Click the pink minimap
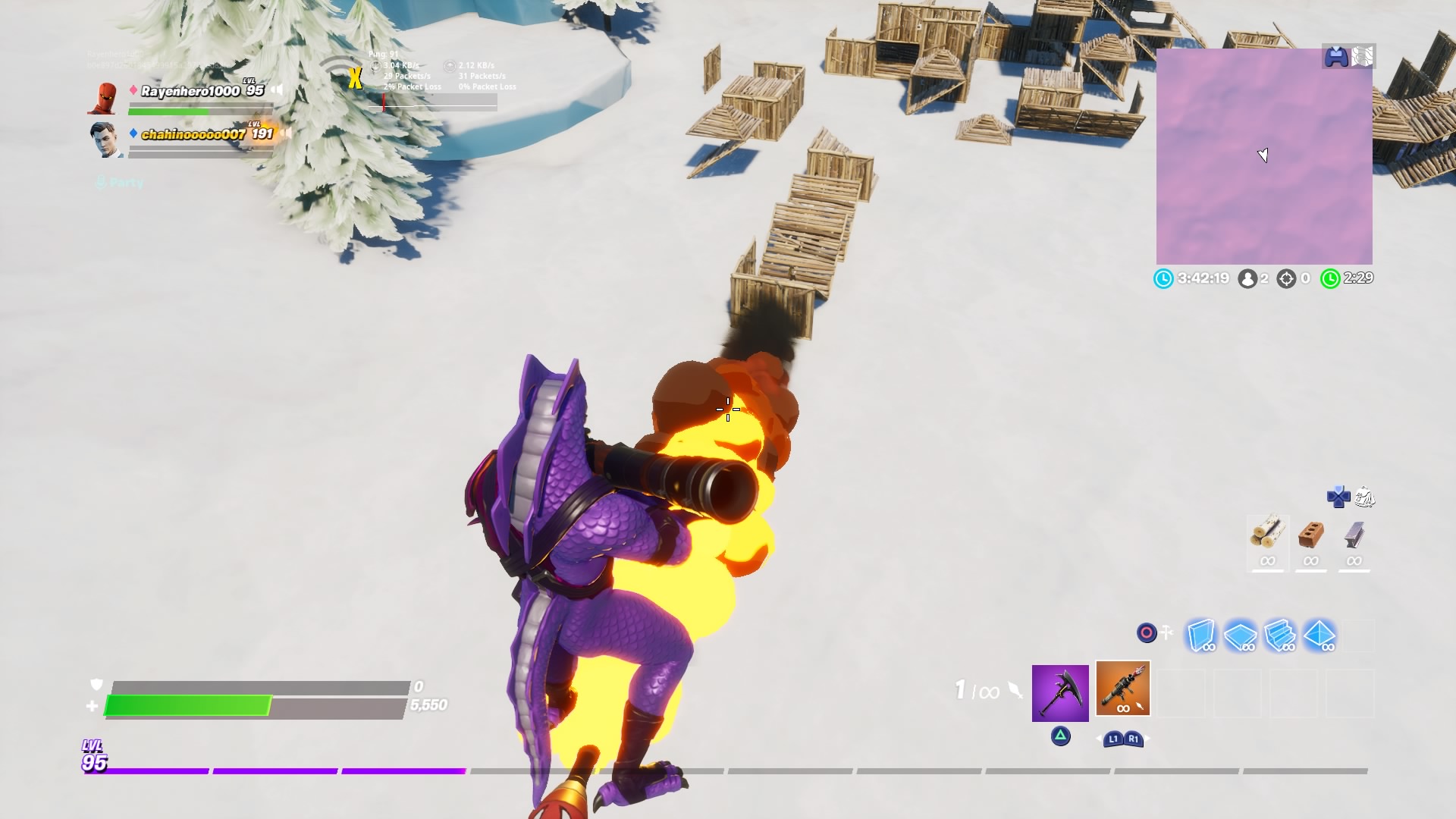The image size is (1456, 819). pyautogui.click(x=1263, y=156)
